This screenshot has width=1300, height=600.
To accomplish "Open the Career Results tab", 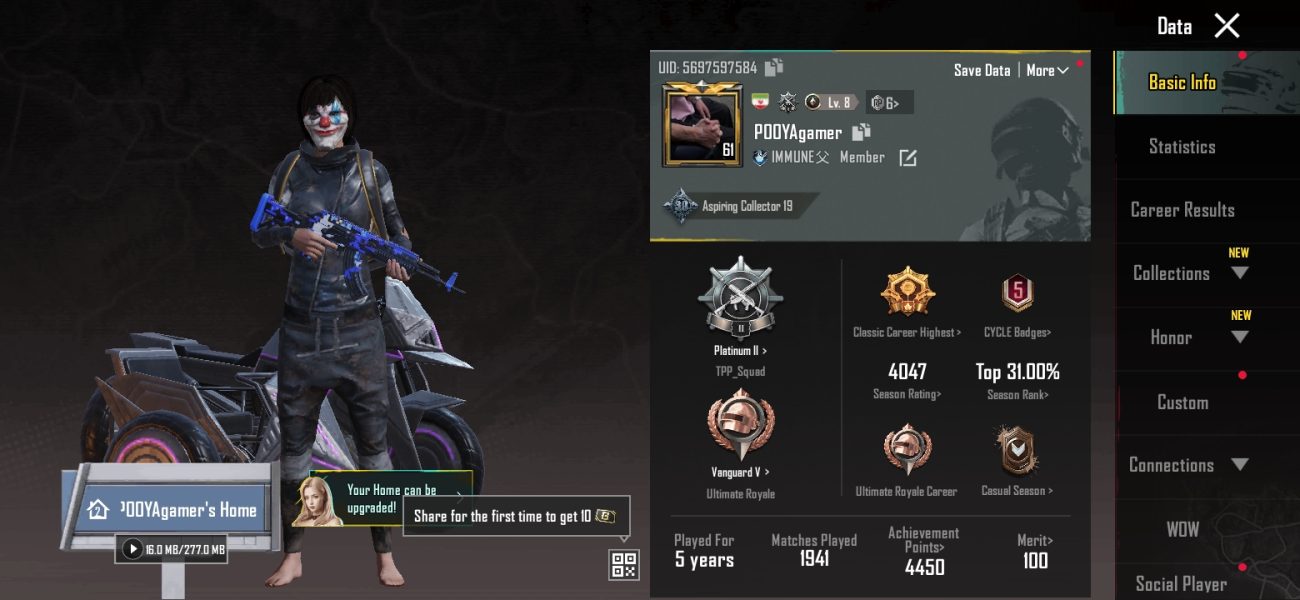I will coord(1182,210).
